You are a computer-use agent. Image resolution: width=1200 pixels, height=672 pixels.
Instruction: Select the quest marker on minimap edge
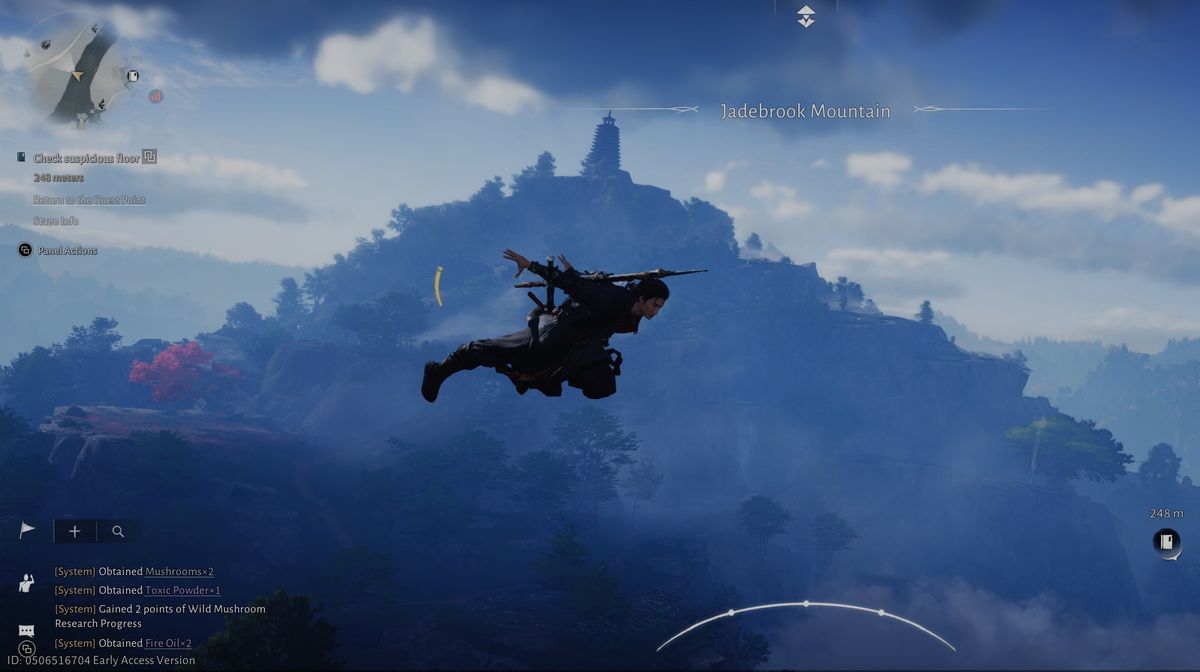coord(133,76)
